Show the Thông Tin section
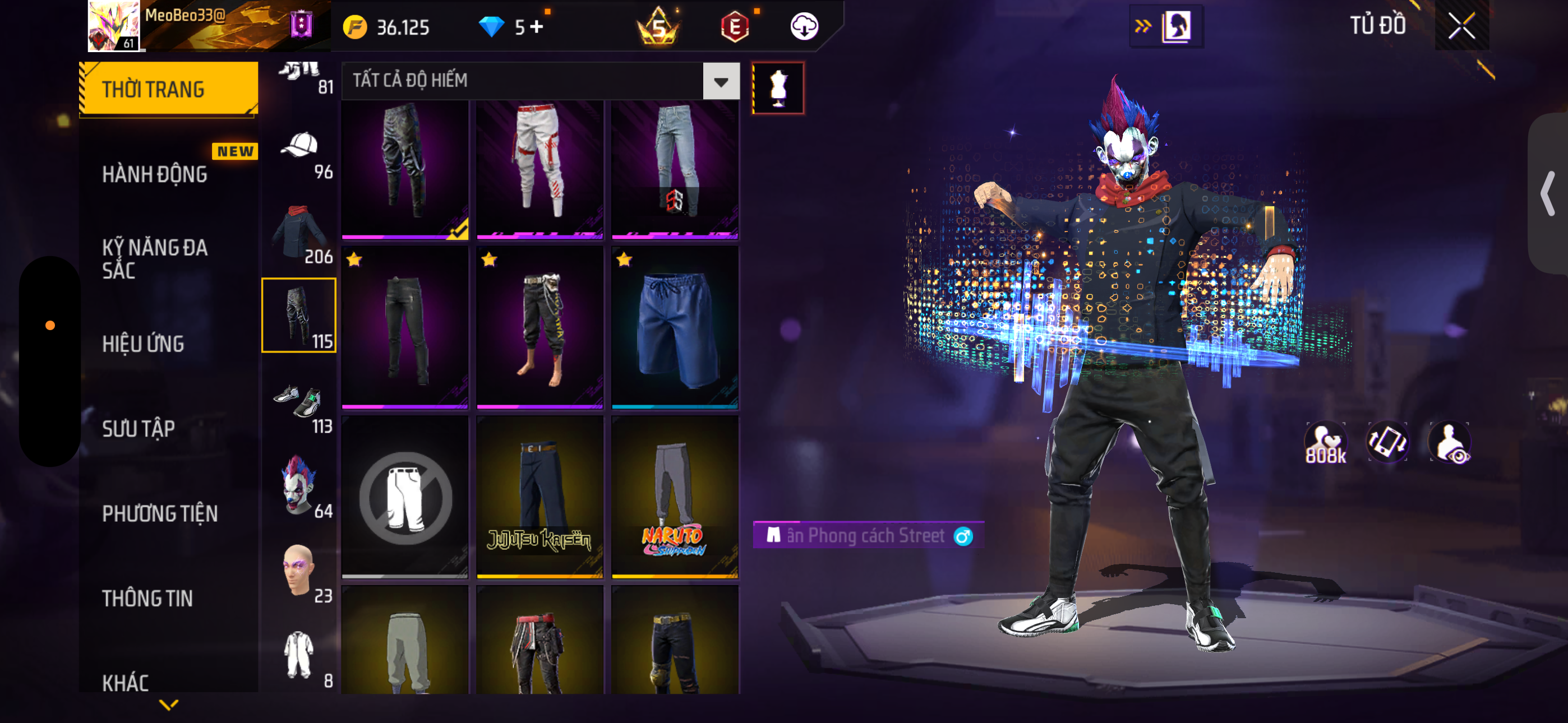This screenshot has width=1568, height=723. click(147, 597)
